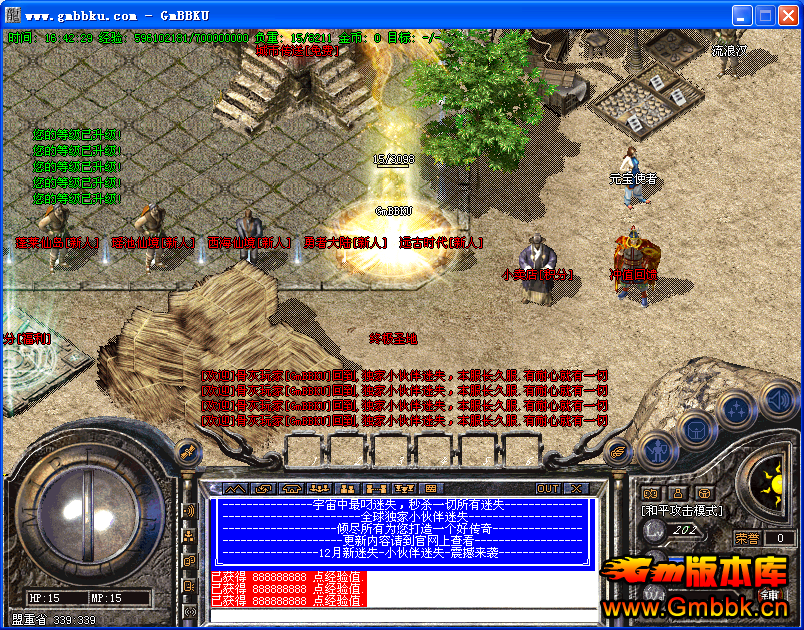804x630 pixels.
Task: Click the OUT button on chat bar
Action: 548,488
